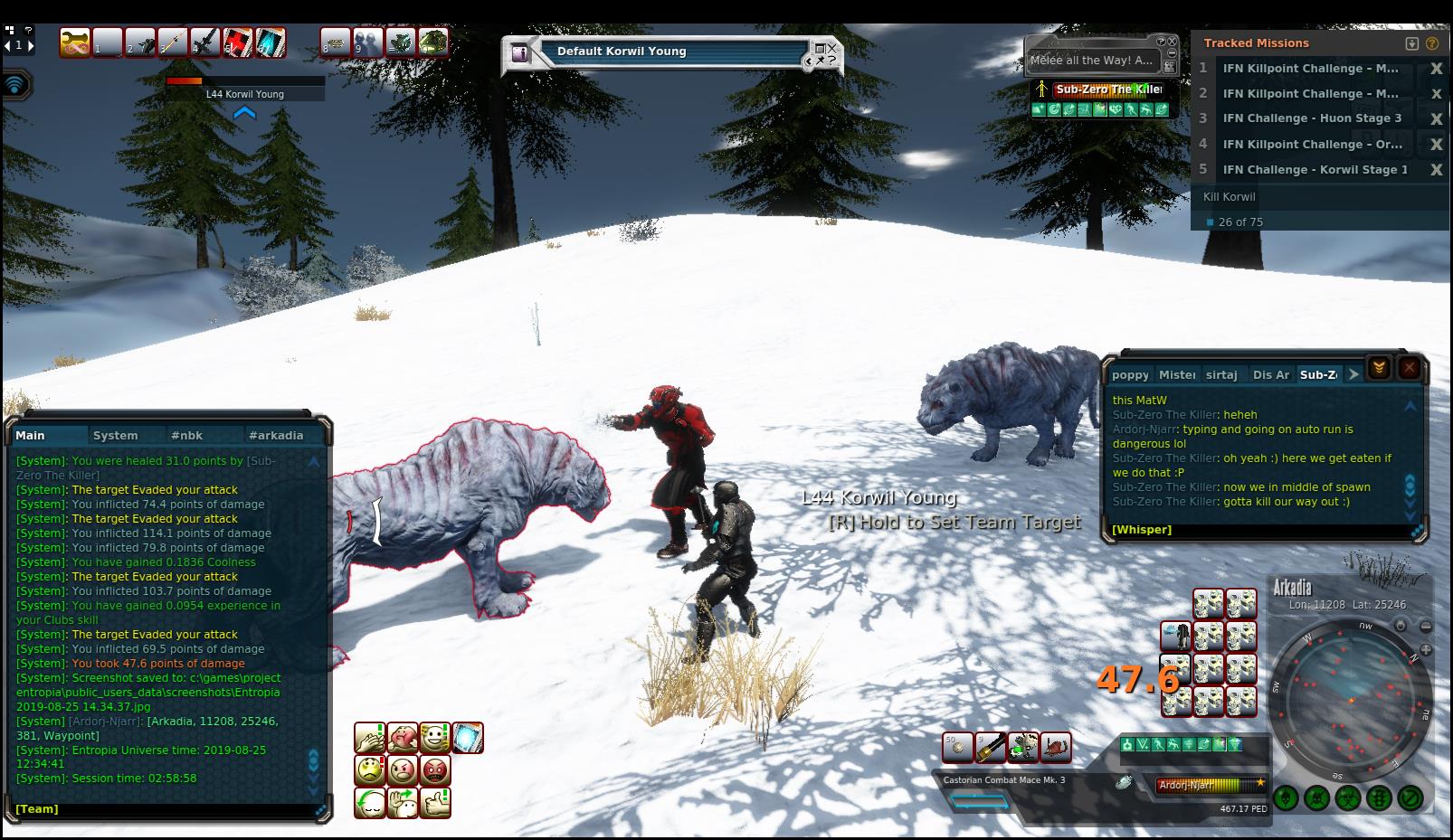Viewport: 1453px width, 840px height.
Task: Open the #arkadia chat channel tab
Action: (276, 435)
